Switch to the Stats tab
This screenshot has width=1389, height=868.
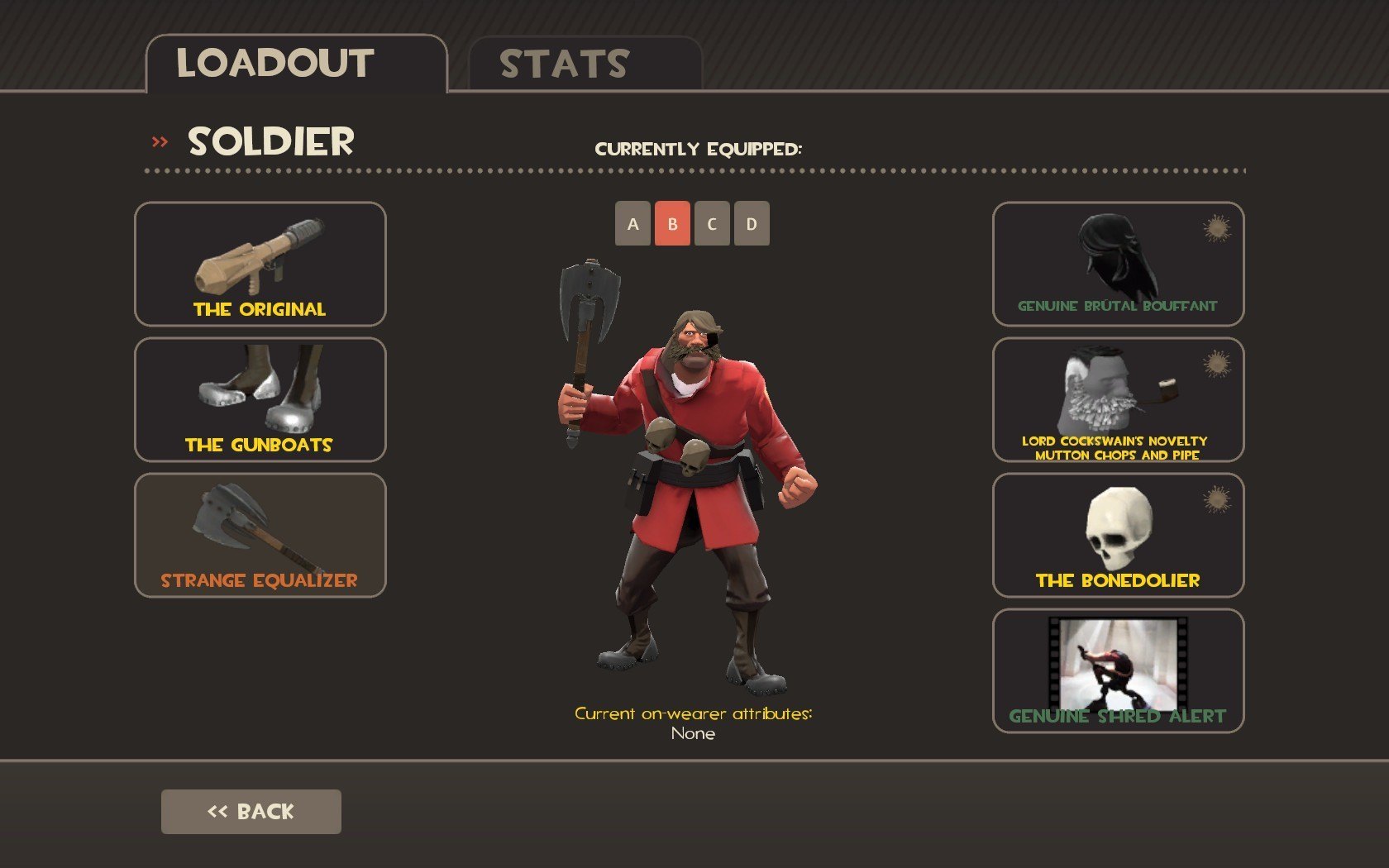click(x=585, y=64)
